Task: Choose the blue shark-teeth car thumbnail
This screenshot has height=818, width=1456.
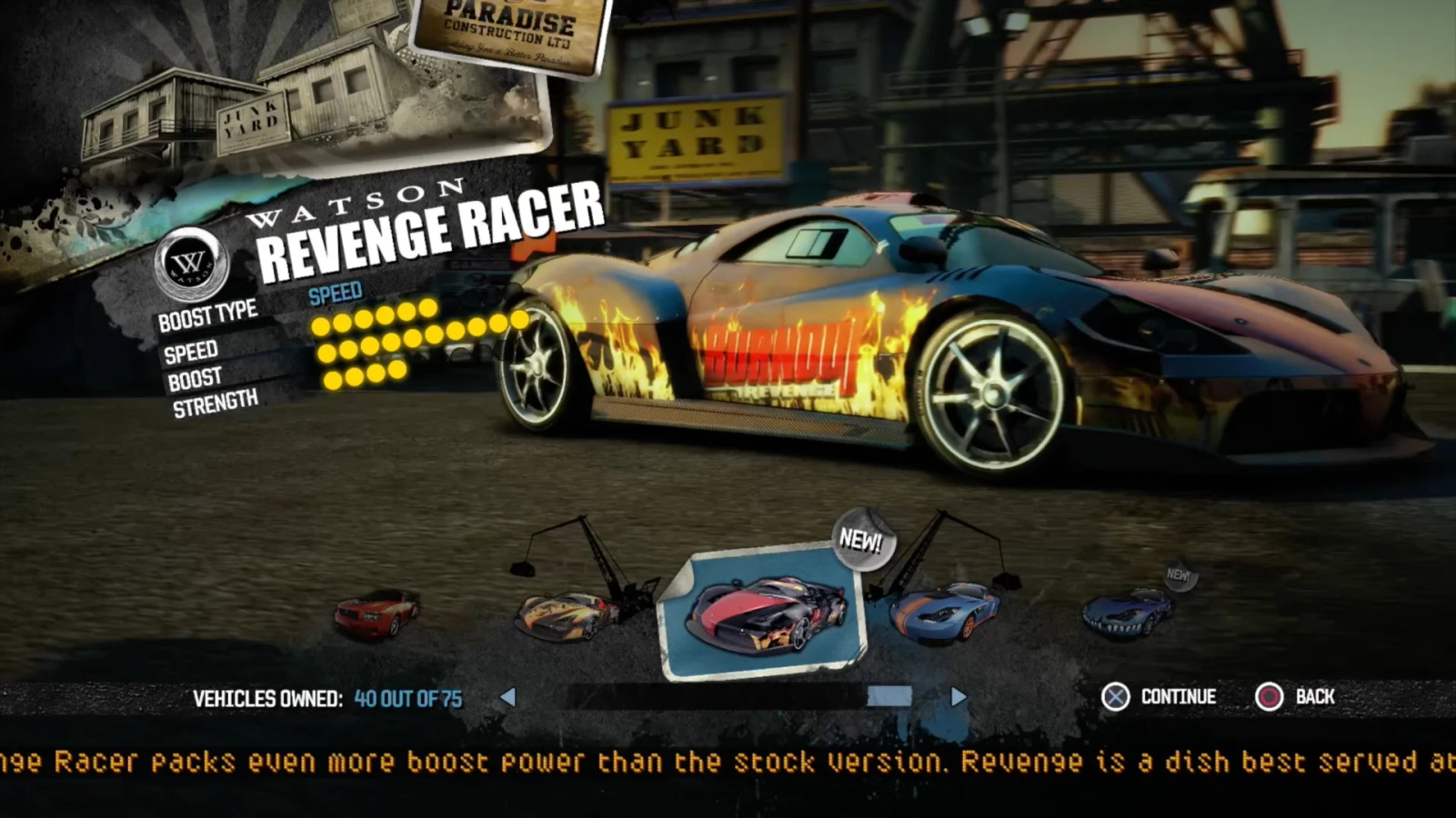Action: click(1128, 612)
